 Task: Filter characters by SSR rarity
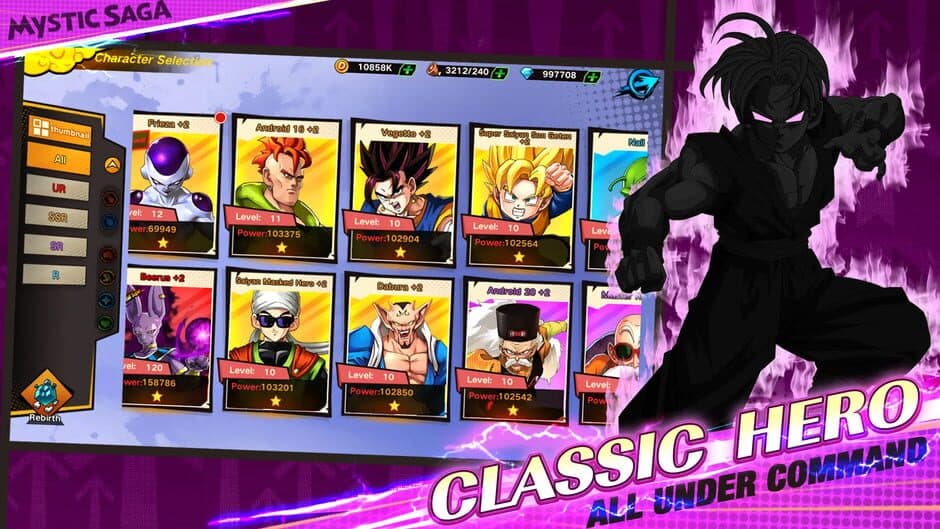57,217
